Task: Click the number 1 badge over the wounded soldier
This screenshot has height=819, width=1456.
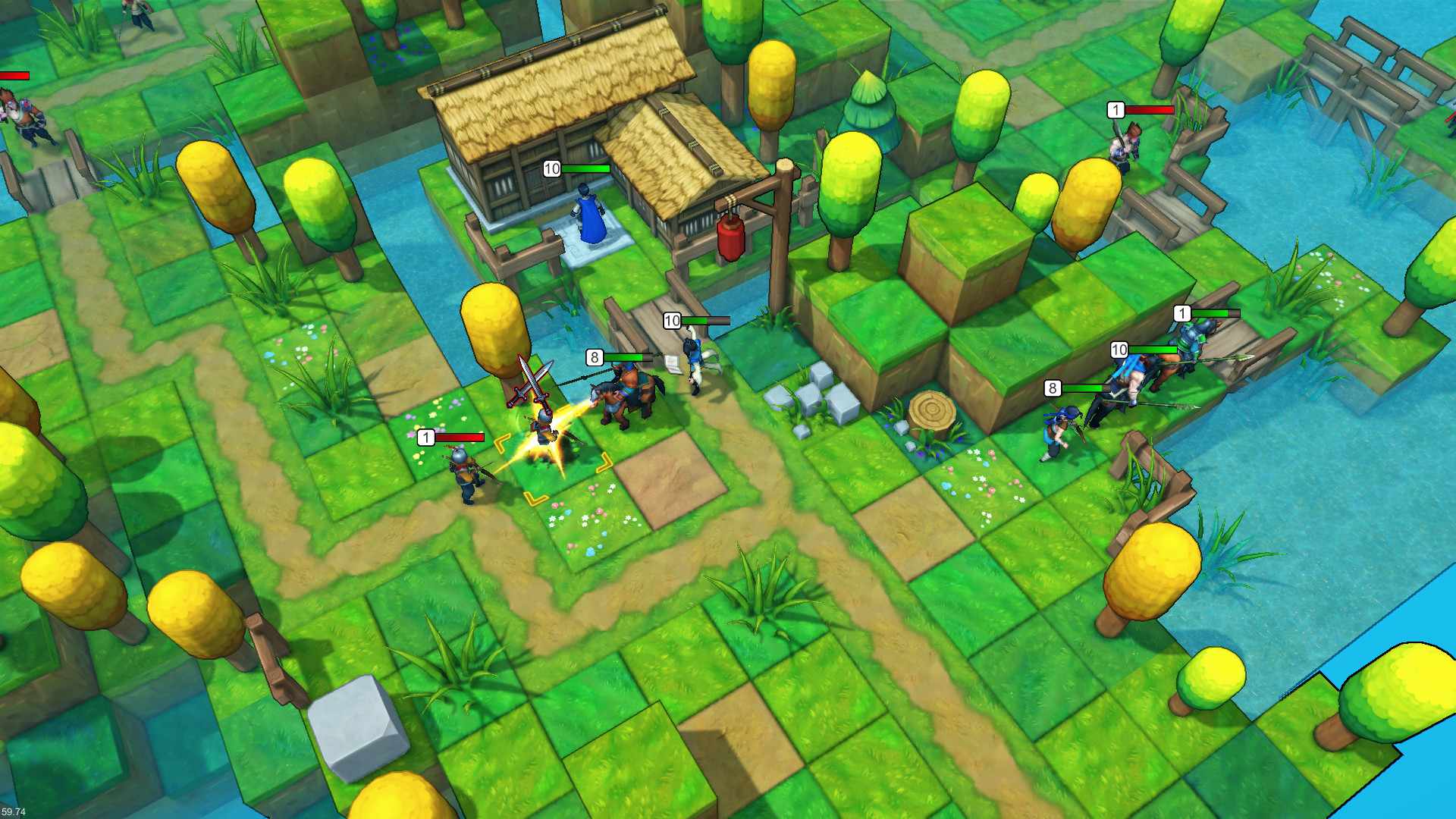Action: pos(426,437)
